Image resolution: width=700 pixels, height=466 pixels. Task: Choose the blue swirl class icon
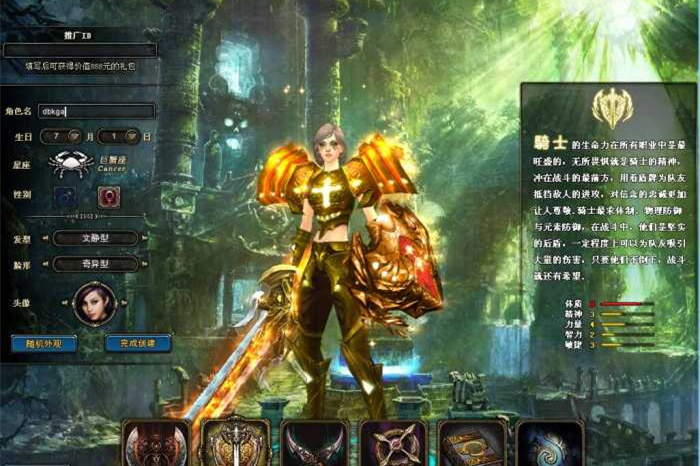[550, 444]
